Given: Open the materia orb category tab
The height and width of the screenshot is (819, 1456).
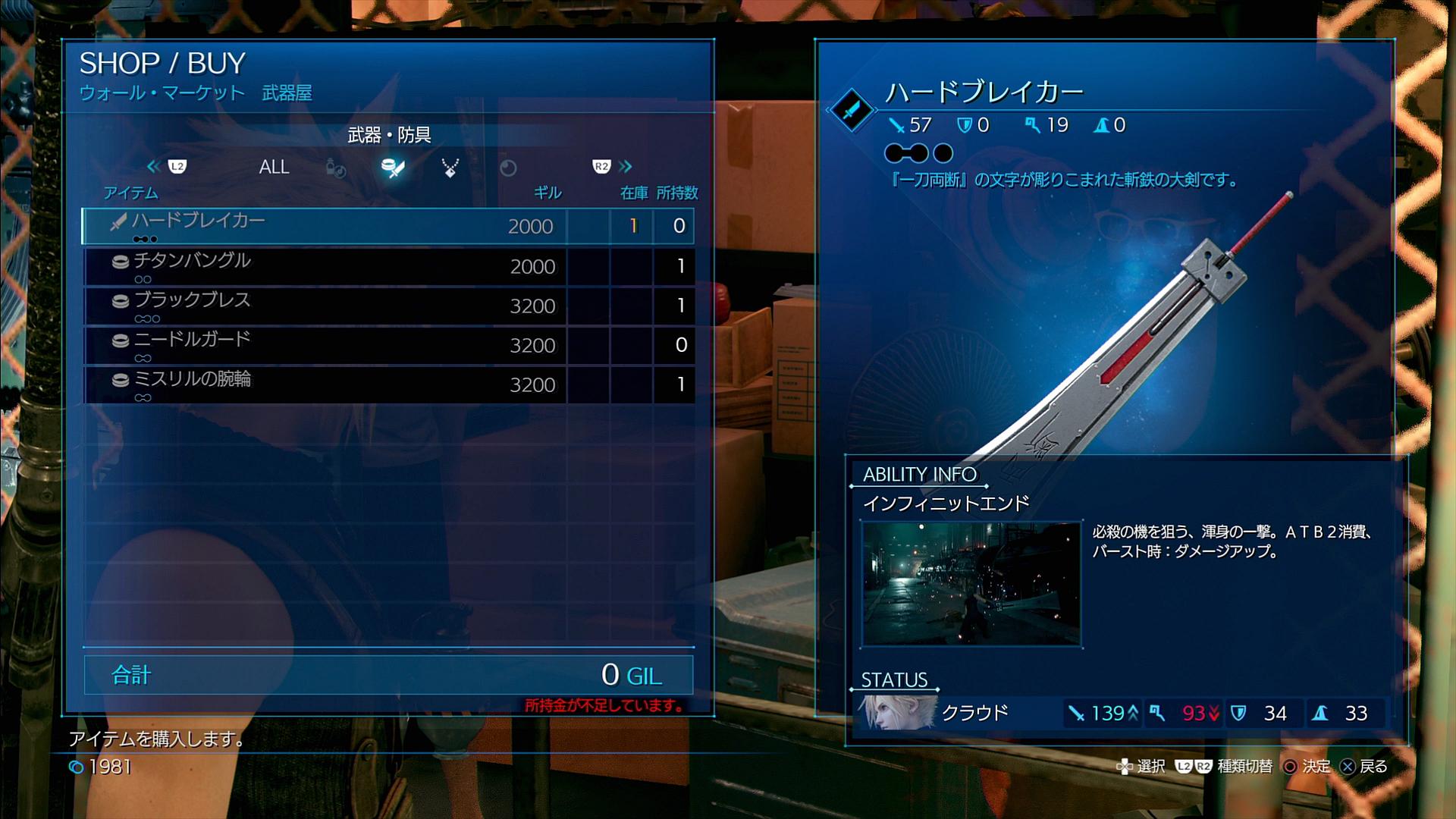Looking at the screenshot, I should point(508,168).
